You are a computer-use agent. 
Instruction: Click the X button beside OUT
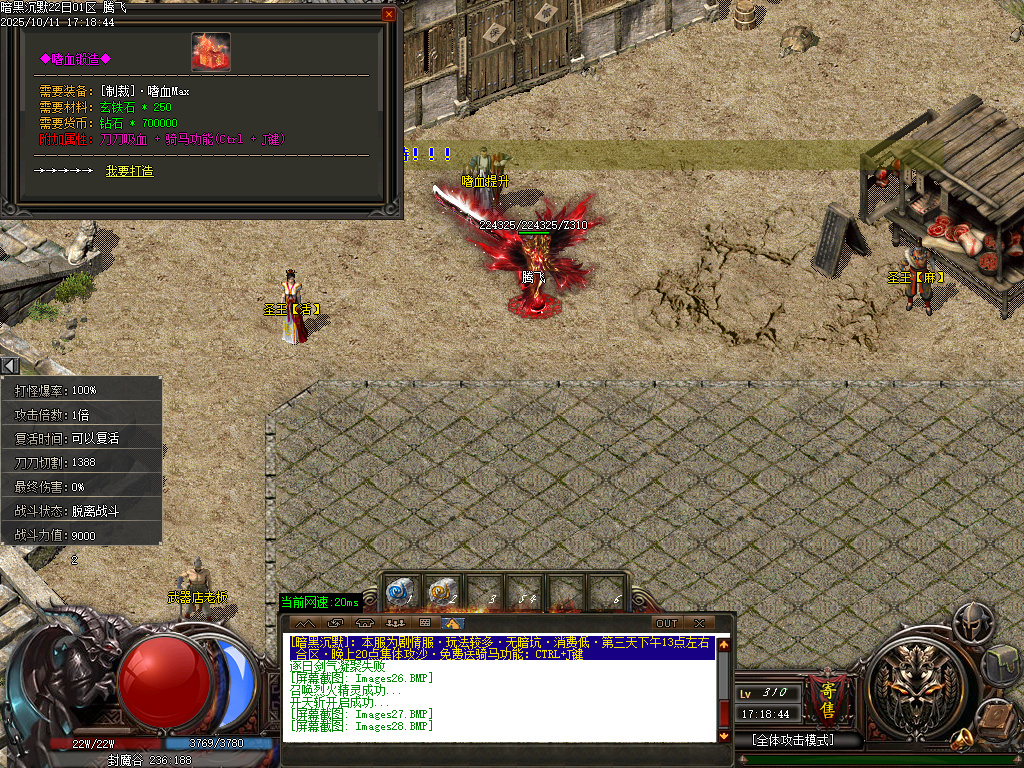coord(699,624)
